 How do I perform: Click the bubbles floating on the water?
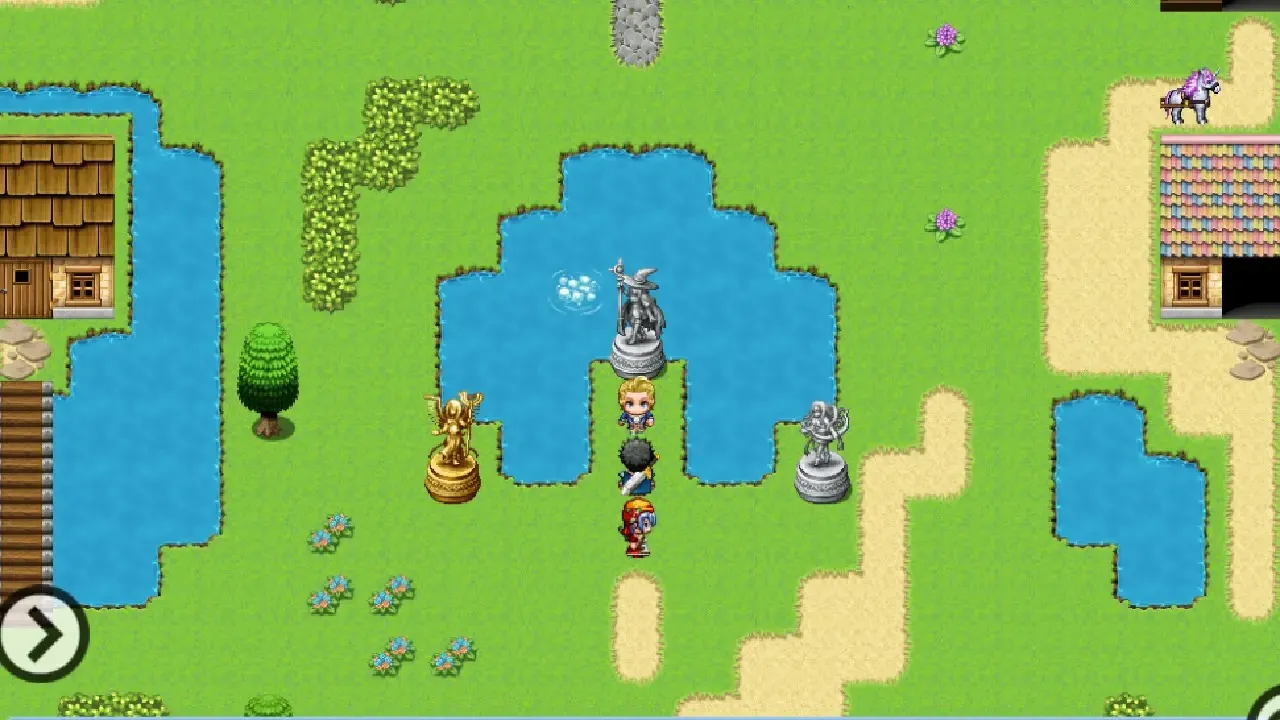(574, 290)
